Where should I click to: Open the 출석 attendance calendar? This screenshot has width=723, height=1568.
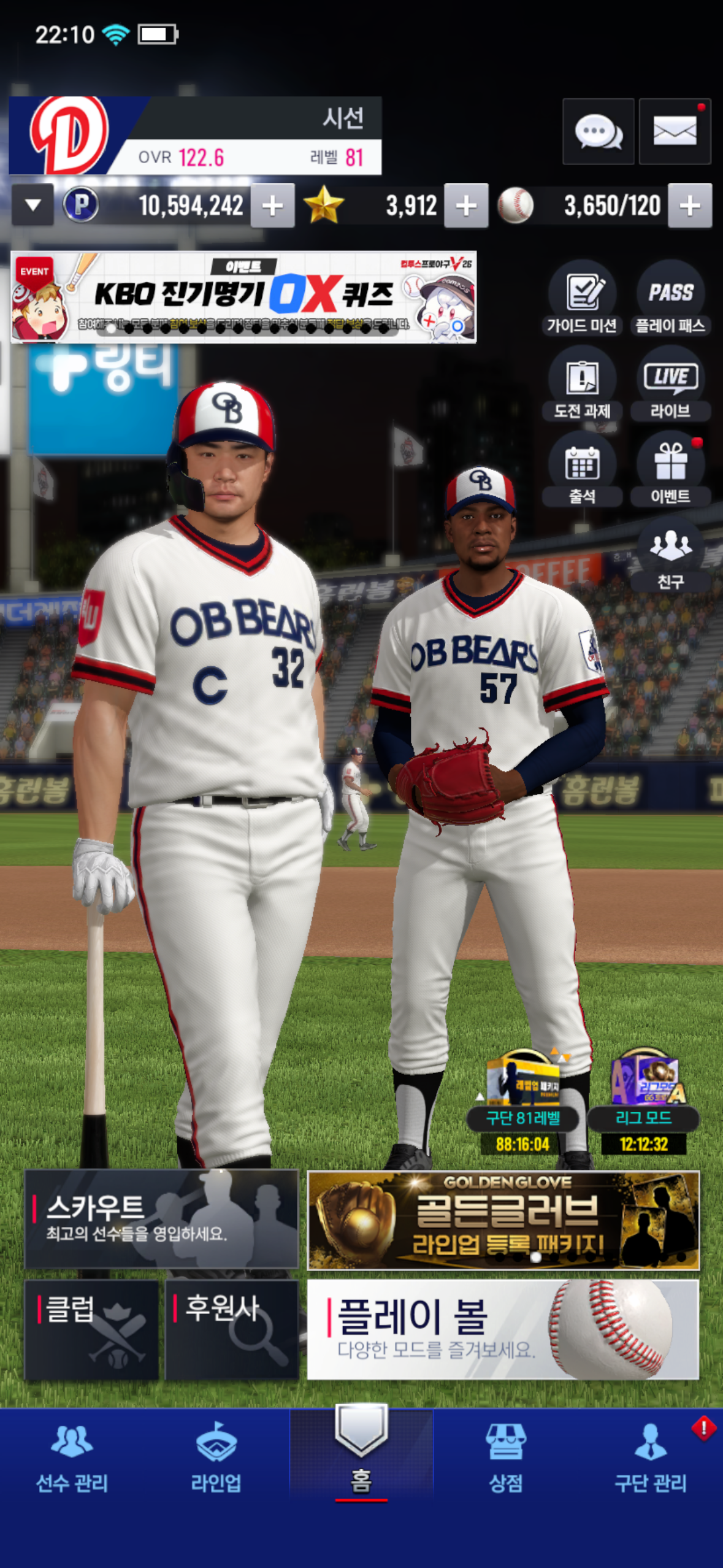coord(582,469)
